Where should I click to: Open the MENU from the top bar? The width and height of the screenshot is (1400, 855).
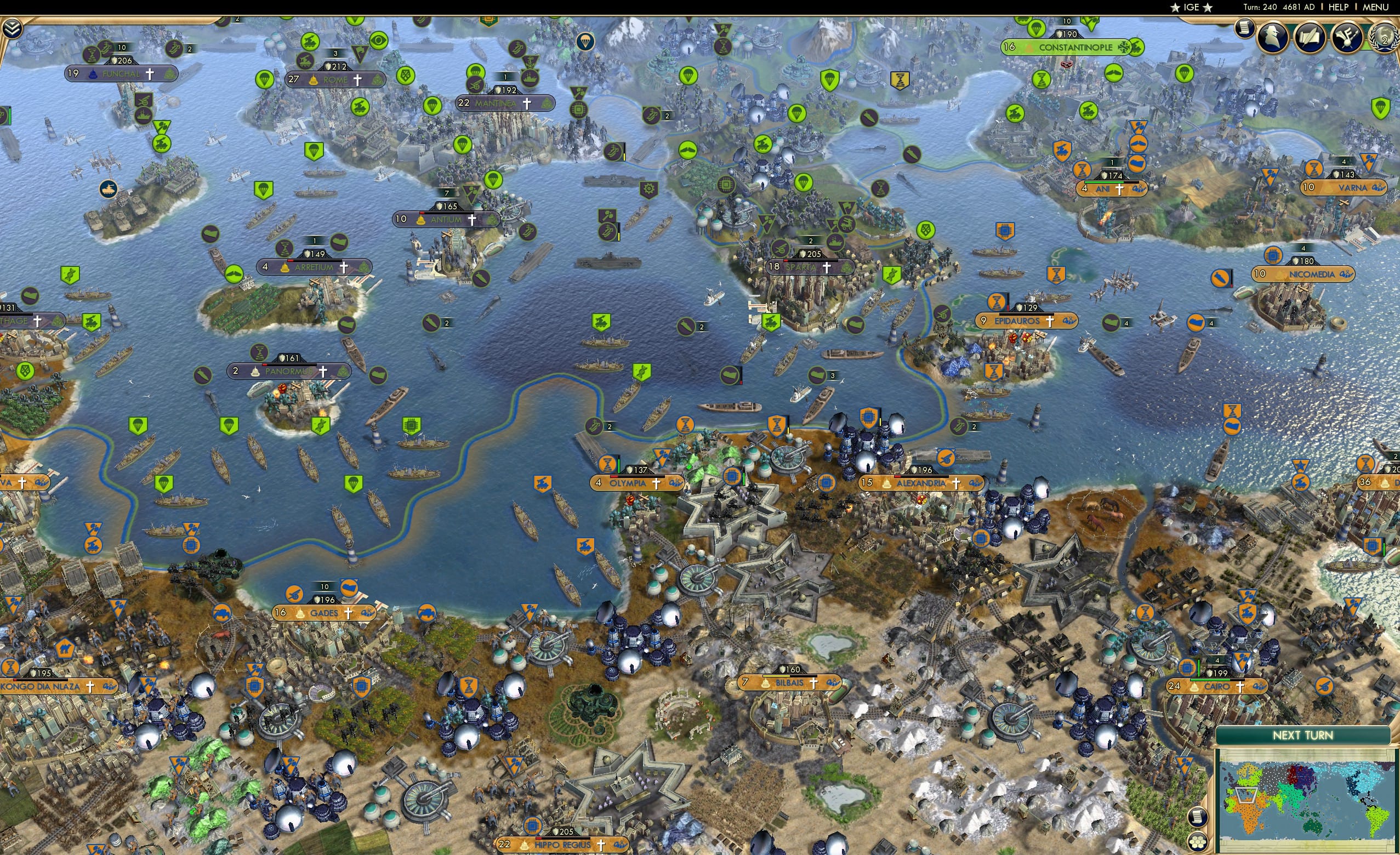pyautogui.click(x=1375, y=7)
